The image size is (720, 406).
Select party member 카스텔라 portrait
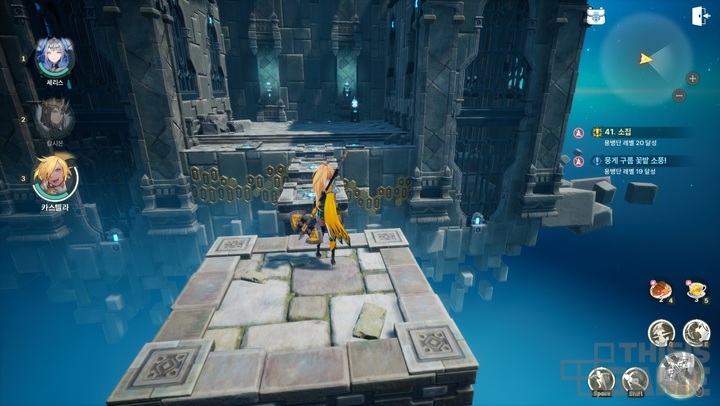click(x=53, y=178)
